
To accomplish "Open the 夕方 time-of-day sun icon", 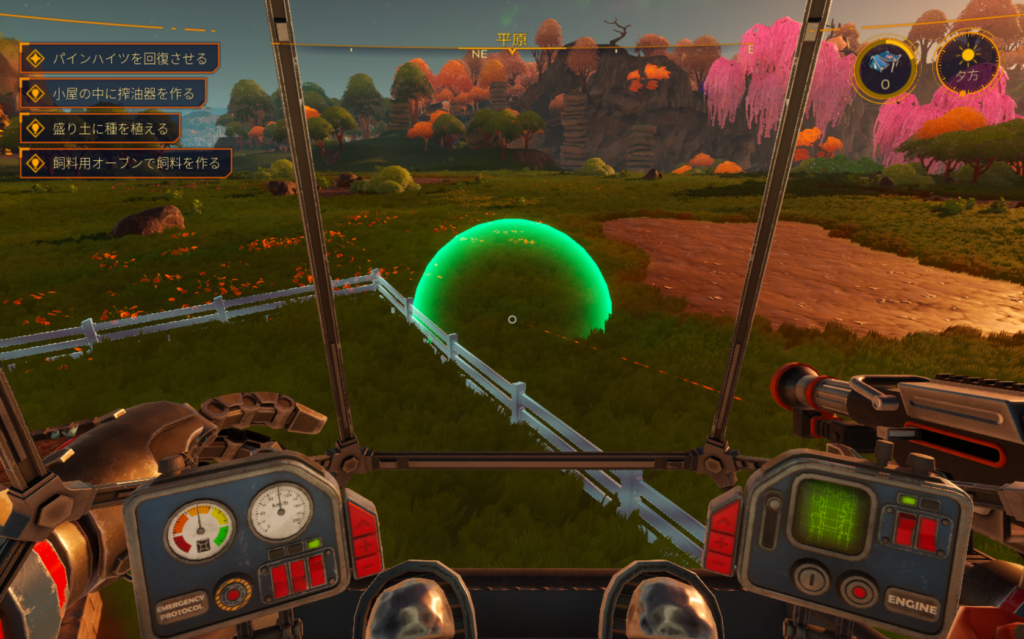I will 967,61.
